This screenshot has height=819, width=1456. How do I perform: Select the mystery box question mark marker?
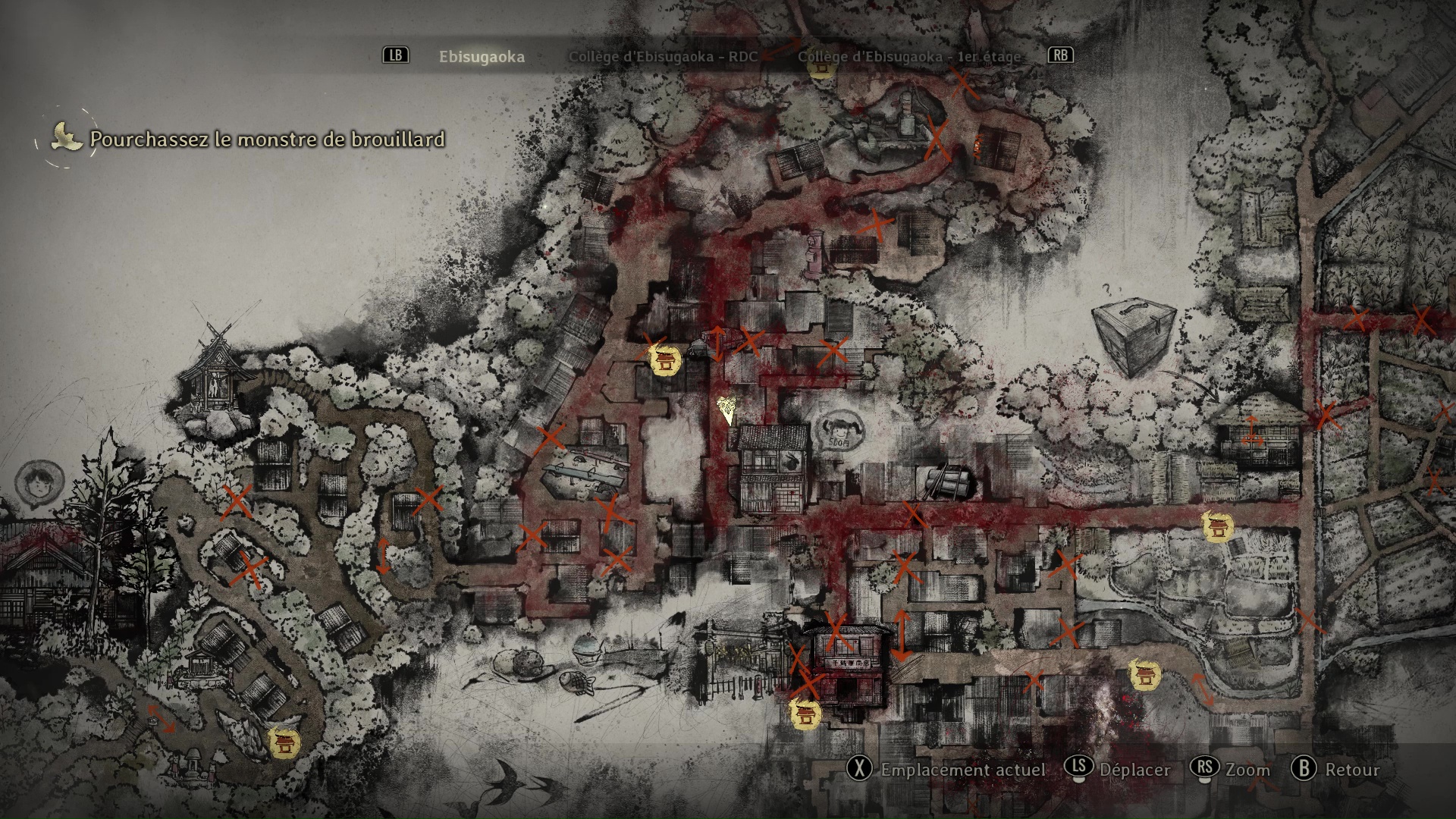point(1133,337)
